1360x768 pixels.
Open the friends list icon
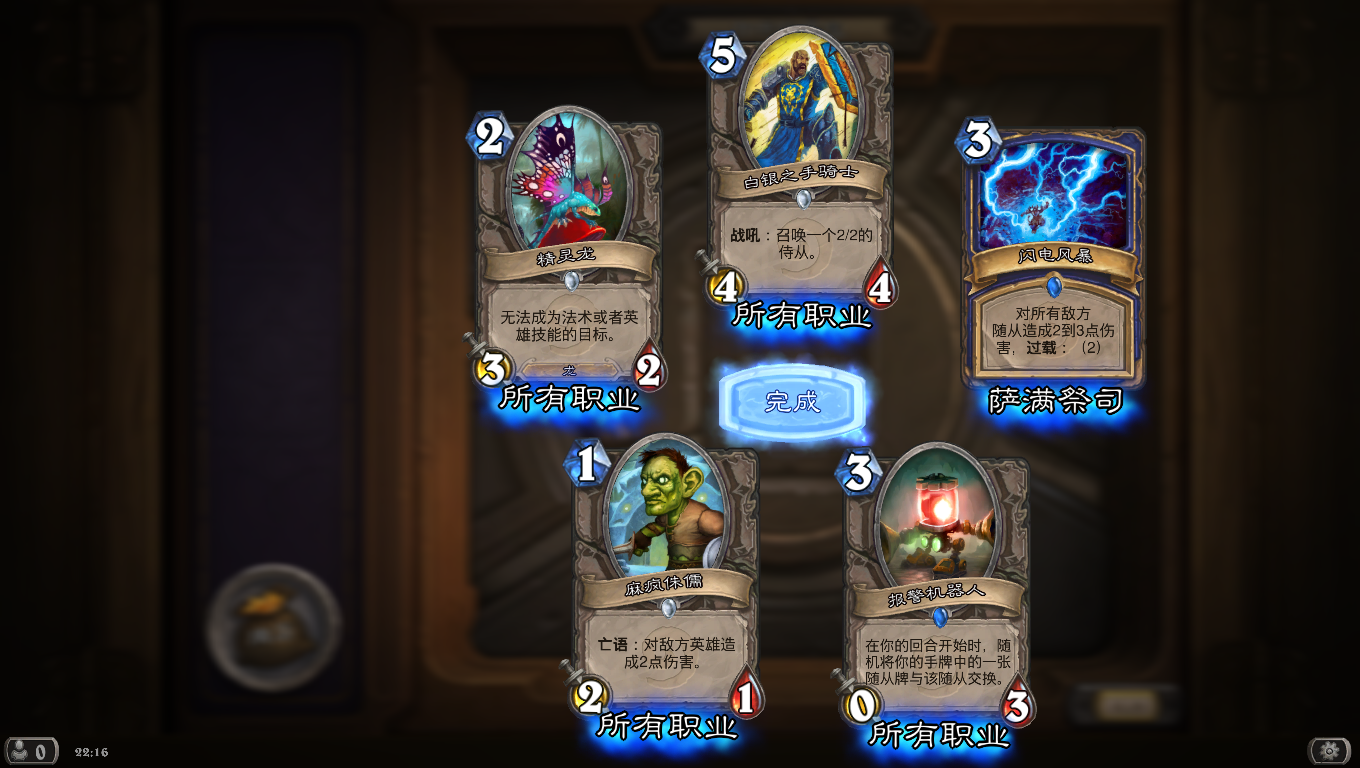[30, 751]
